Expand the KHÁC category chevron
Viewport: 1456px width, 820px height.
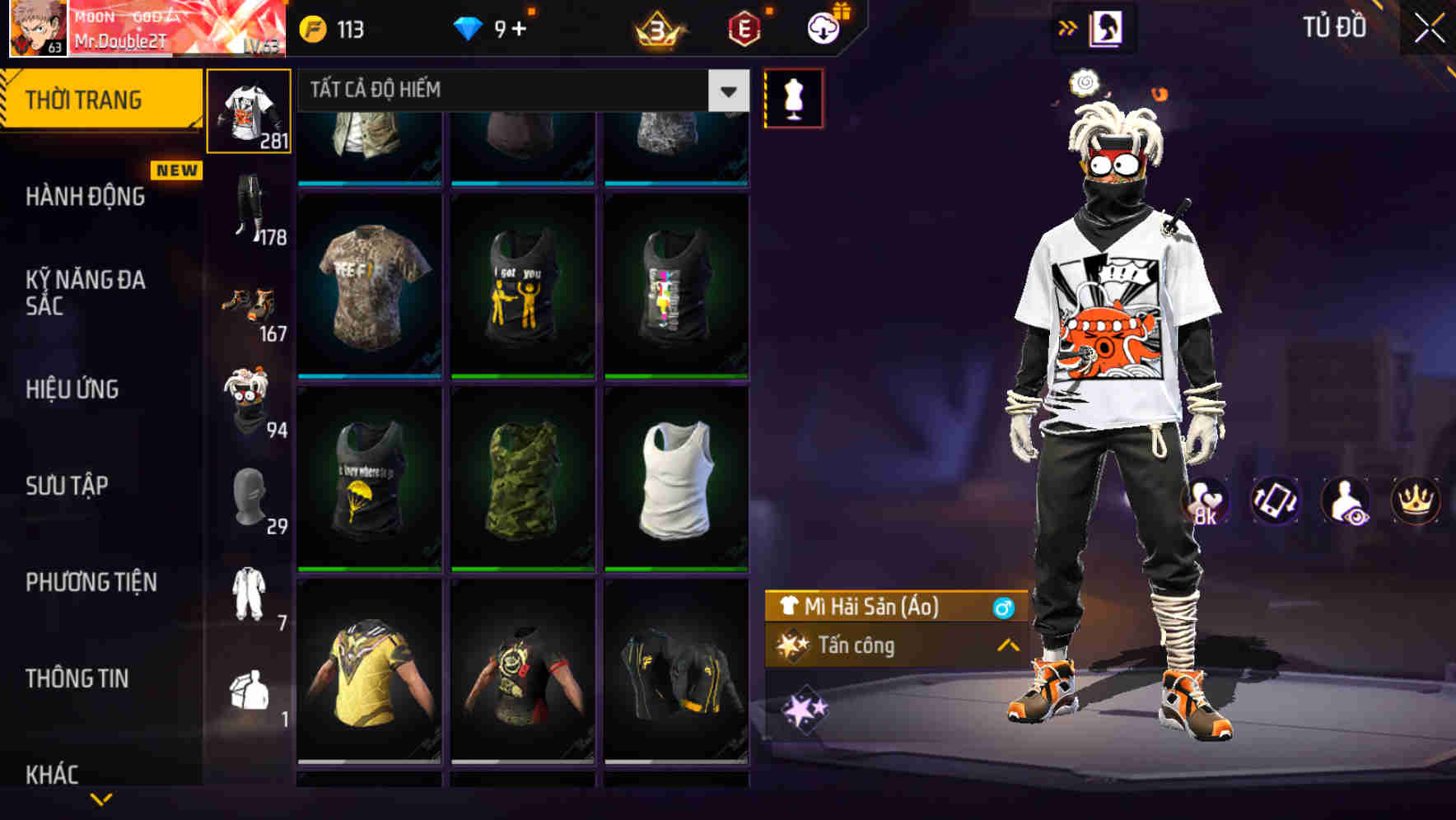(x=103, y=796)
